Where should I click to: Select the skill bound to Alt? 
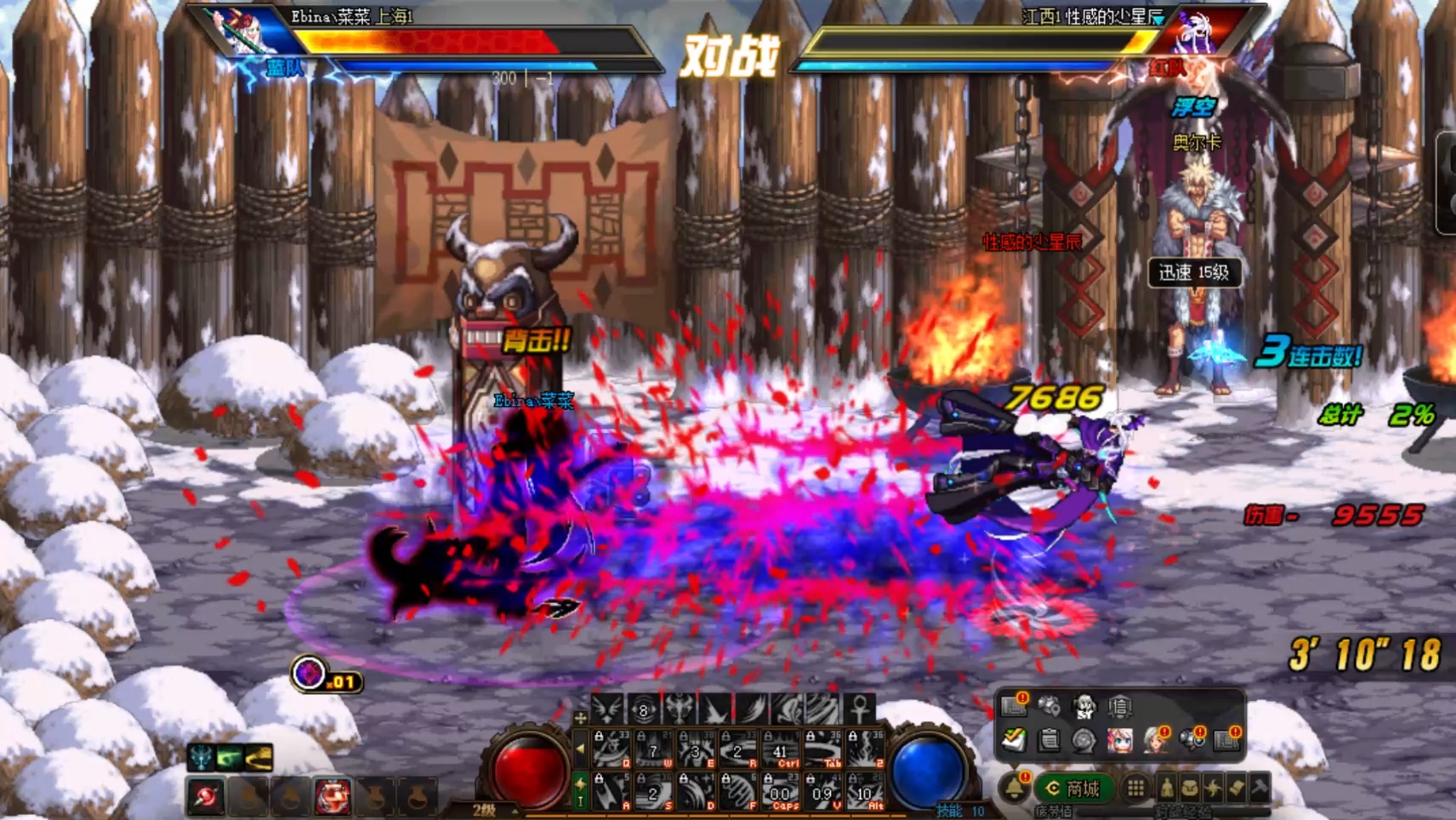click(864, 792)
